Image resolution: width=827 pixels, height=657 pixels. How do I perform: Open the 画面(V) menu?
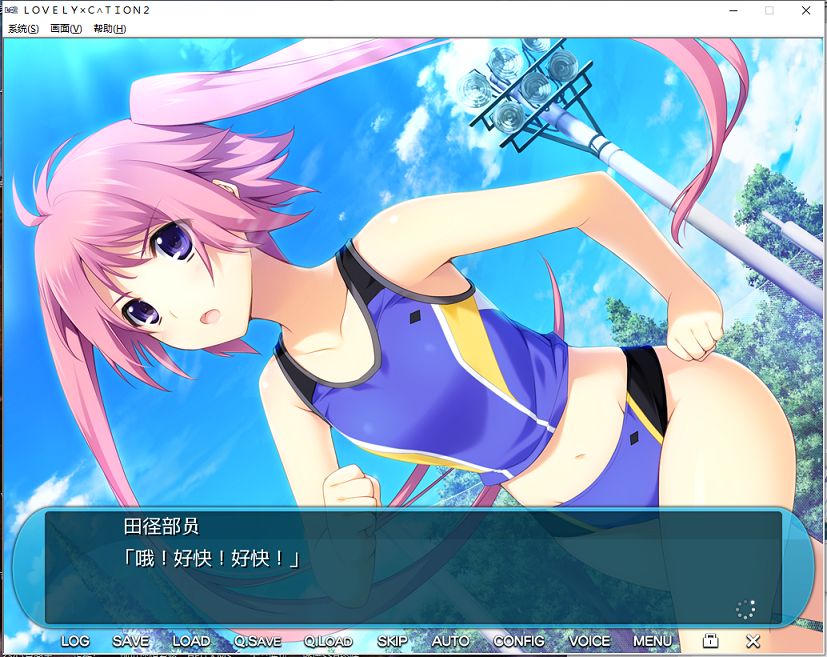coord(66,29)
